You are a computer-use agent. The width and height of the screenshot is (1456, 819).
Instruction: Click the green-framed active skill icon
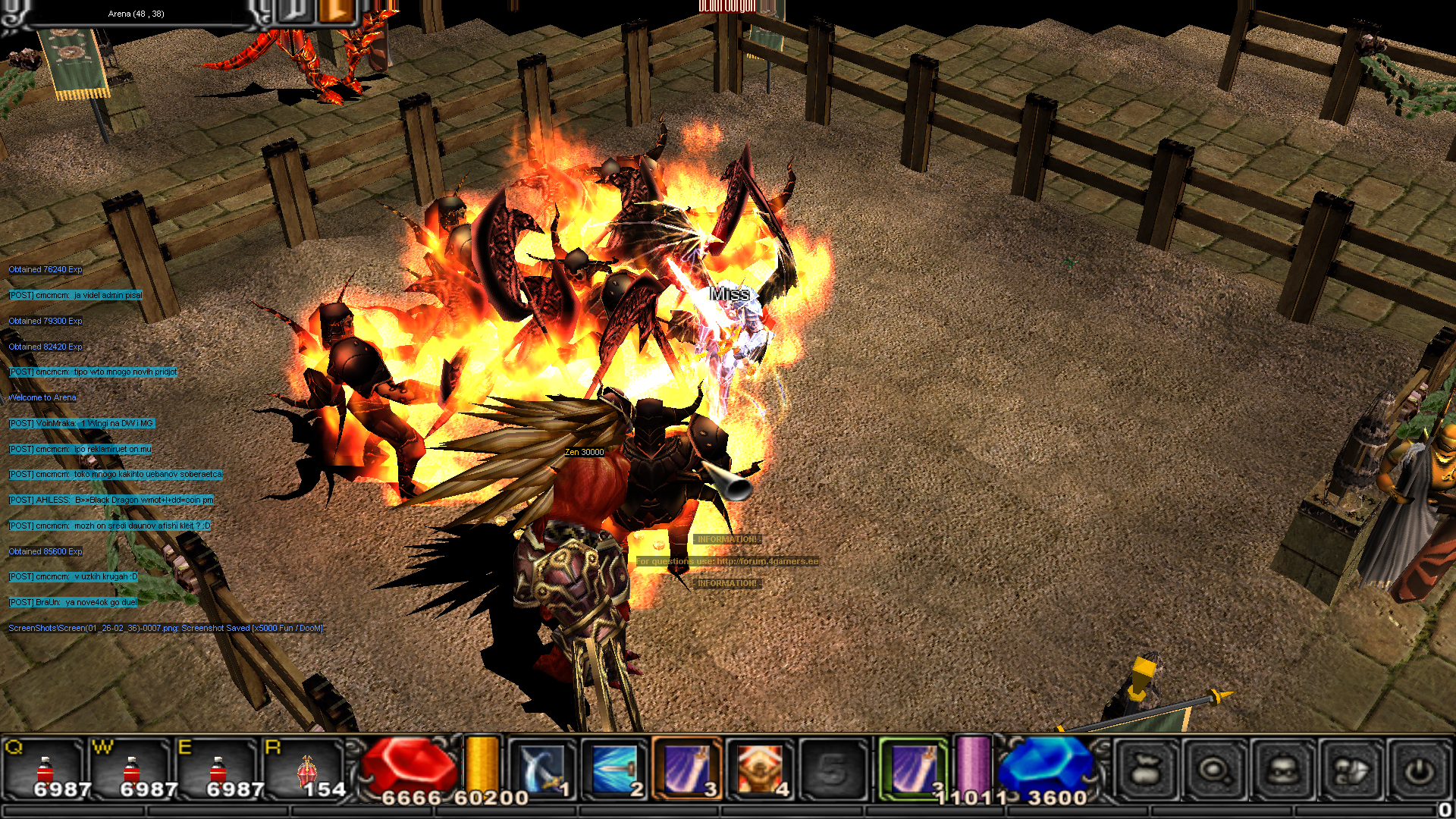914,769
